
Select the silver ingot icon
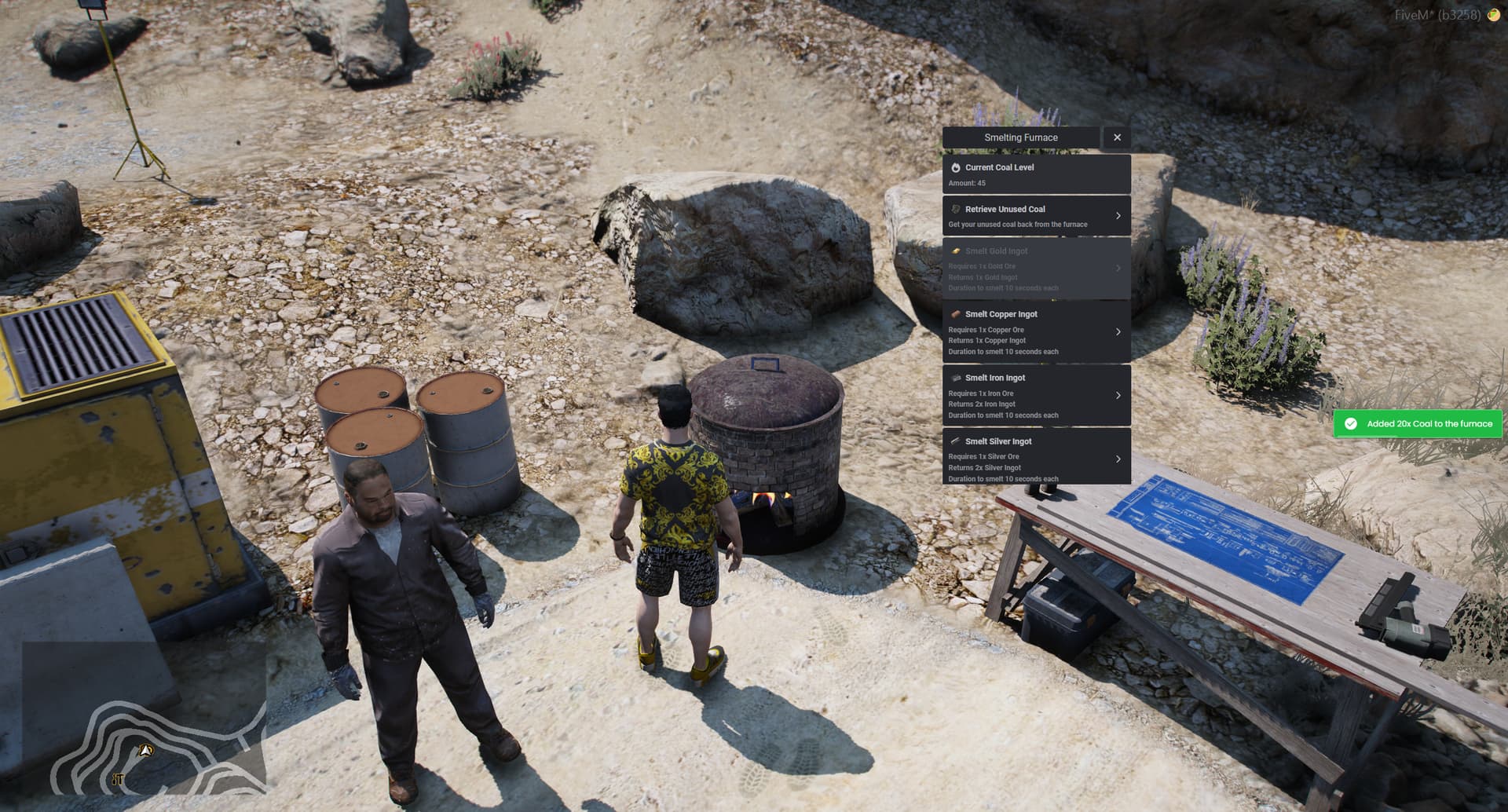tap(954, 441)
